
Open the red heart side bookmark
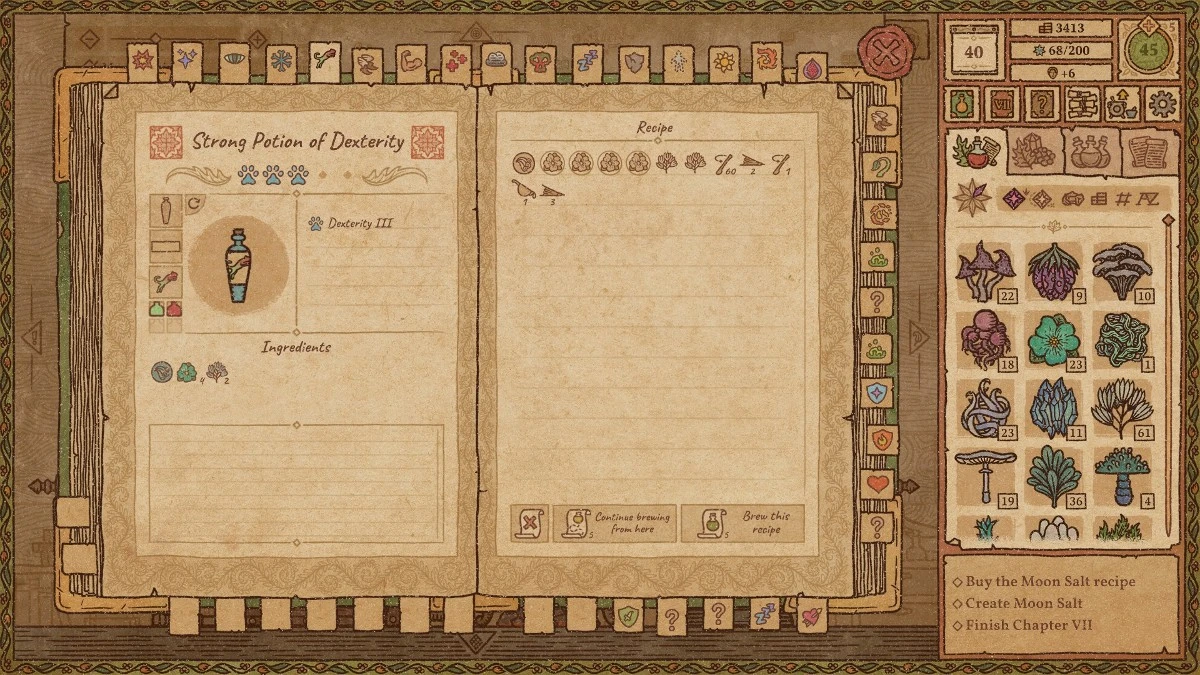(877, 485)
